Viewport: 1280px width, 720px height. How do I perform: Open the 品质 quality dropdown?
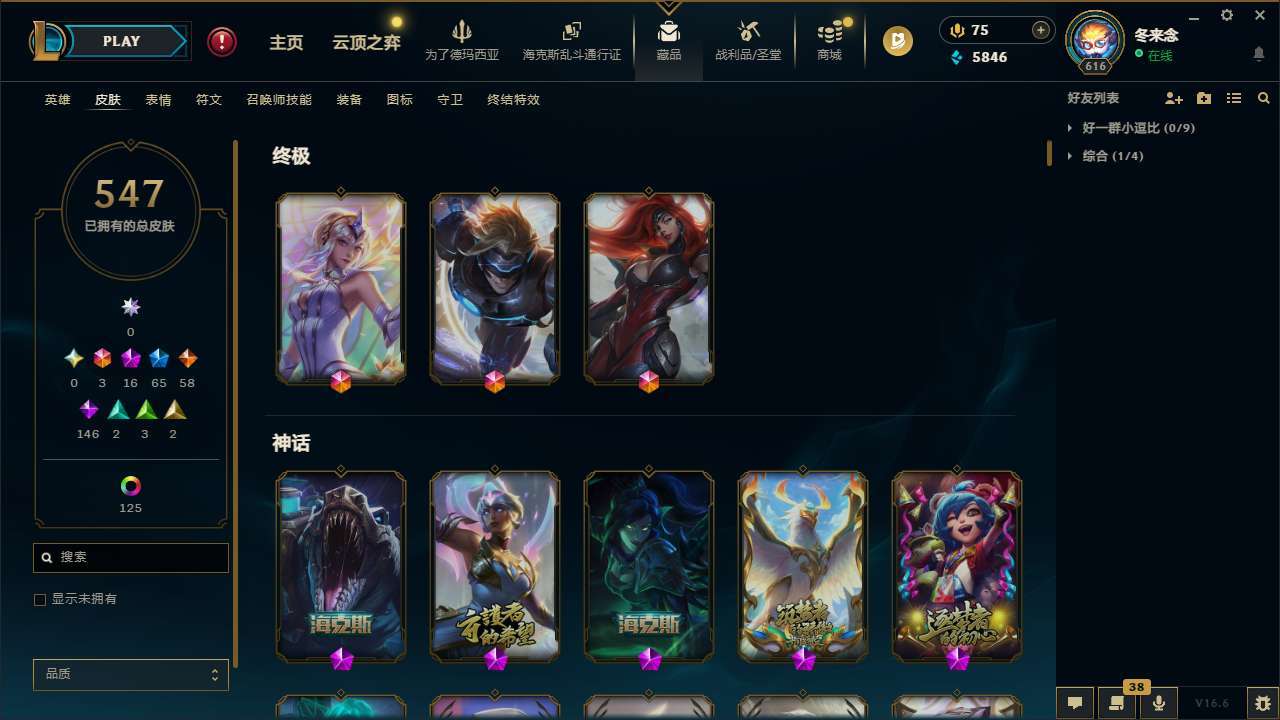coord(130,674)
